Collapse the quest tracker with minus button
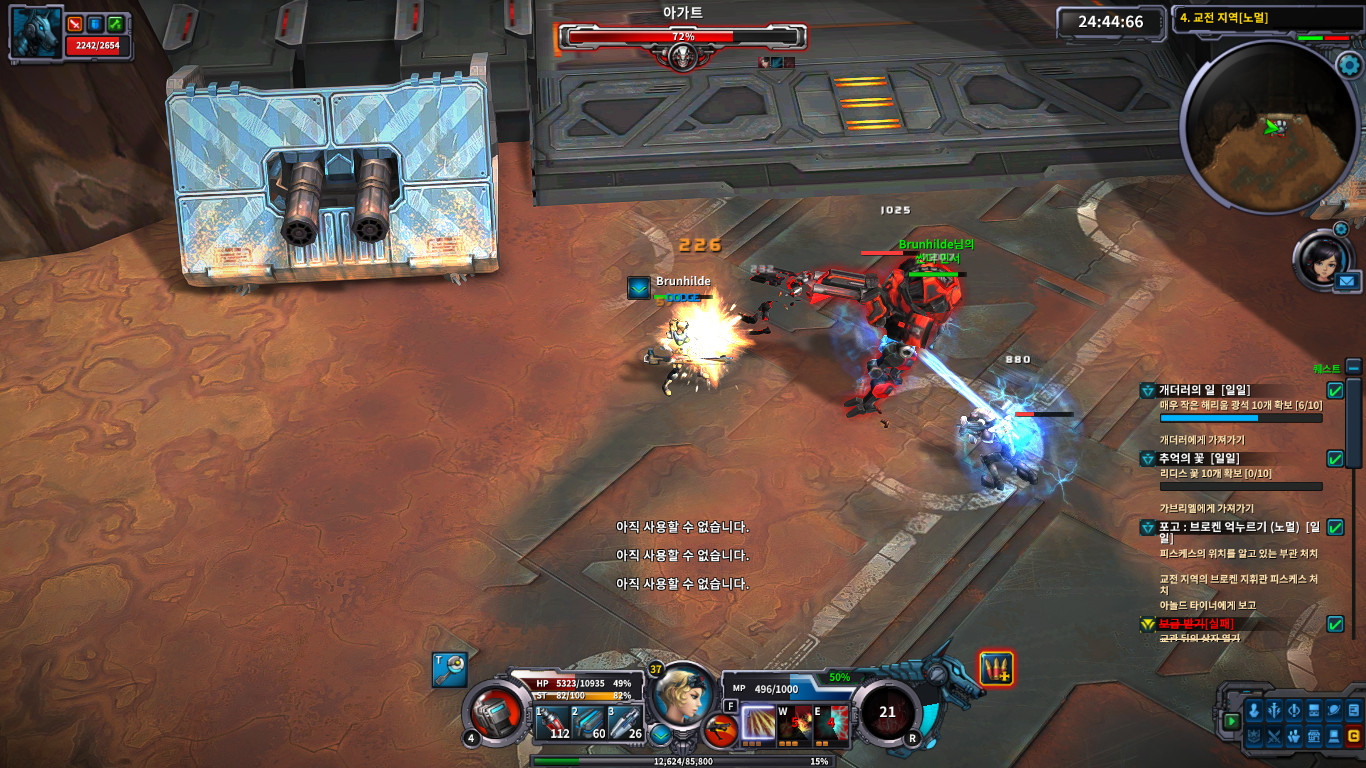The width and height of the screenshot is (1366, 768). pyautogui.click(x=1352, y=367)
